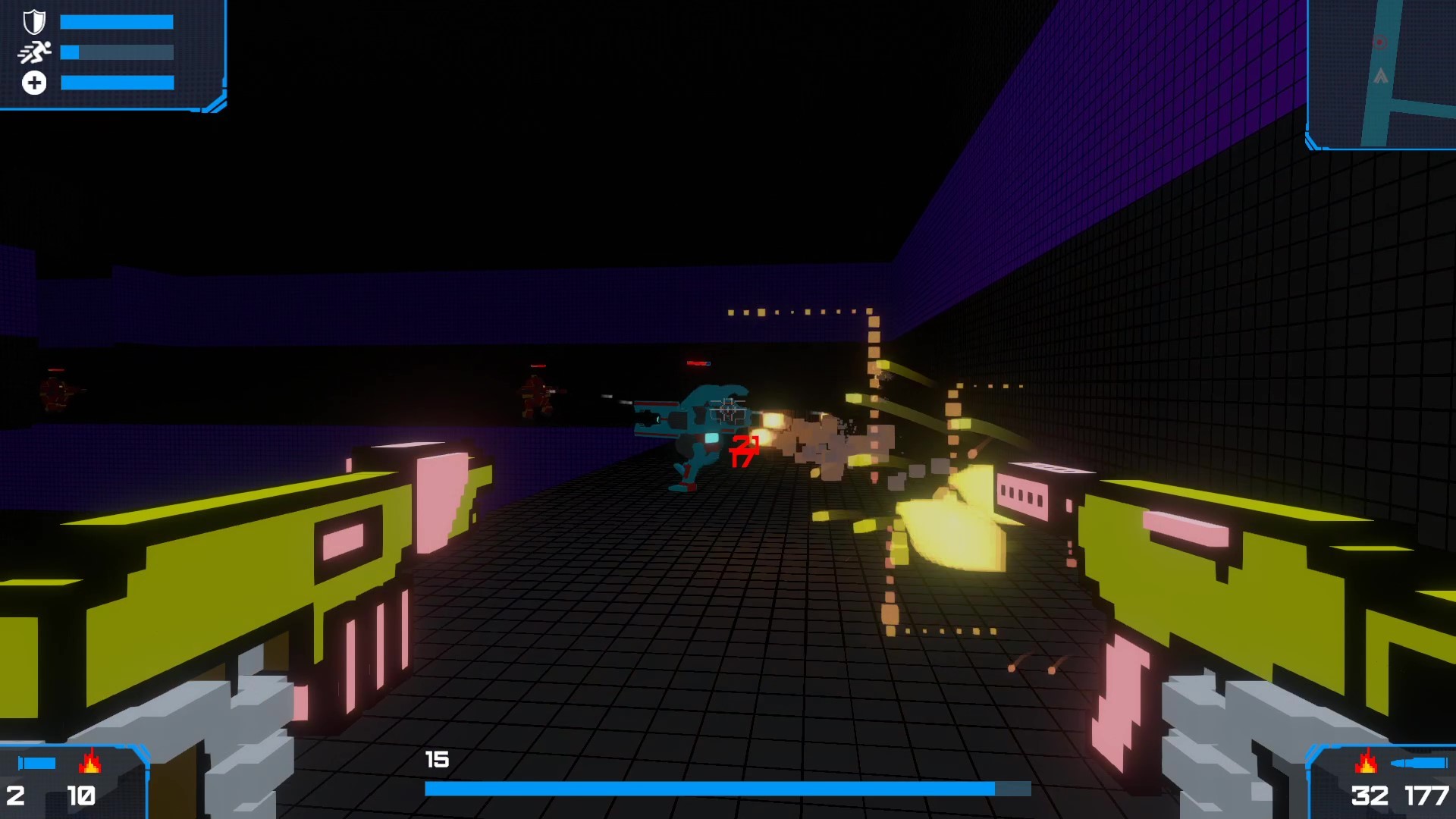Click the red enemy dot on the minimap

1379,42
